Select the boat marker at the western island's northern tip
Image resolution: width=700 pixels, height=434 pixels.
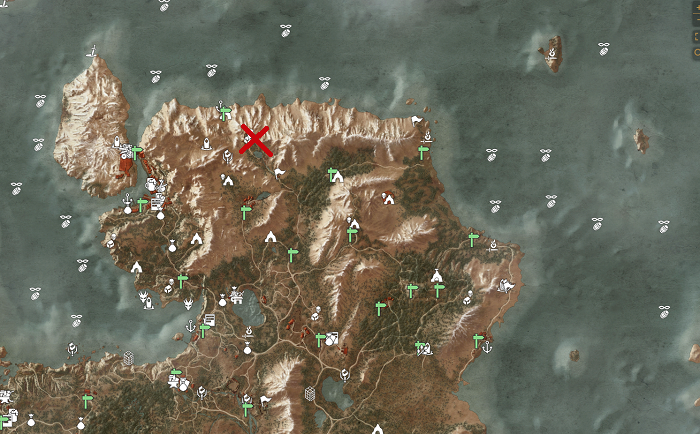coord(92,50)
